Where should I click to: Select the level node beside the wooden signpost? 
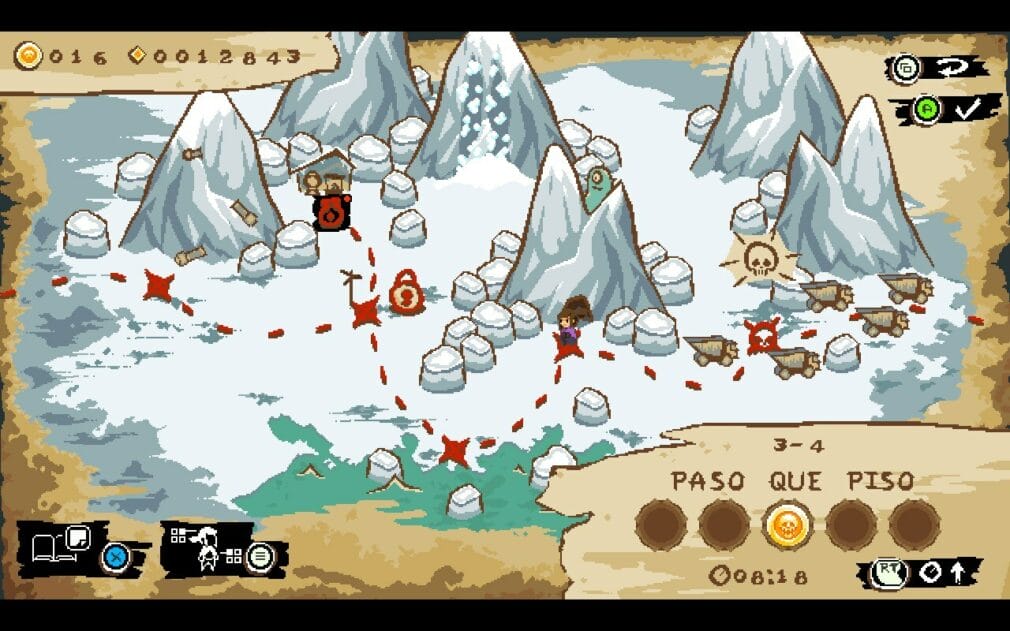point(366,311)
